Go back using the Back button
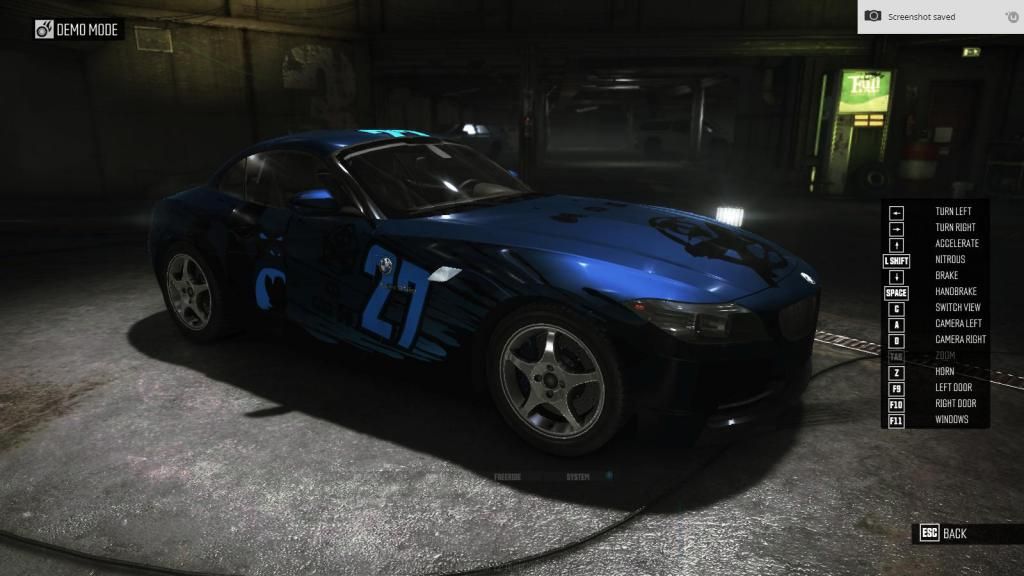 944,533
